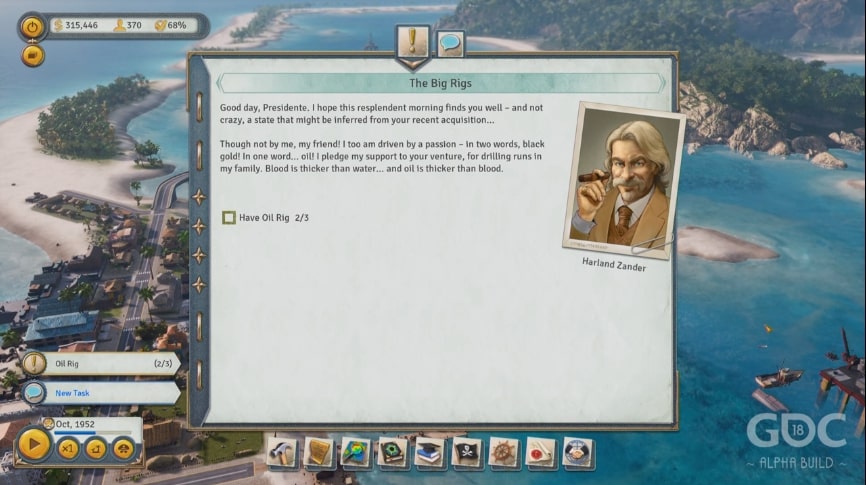Viewport: 866px width, 485px height.
Task: Click the power button in top-left corner
Action: (33, 26)
